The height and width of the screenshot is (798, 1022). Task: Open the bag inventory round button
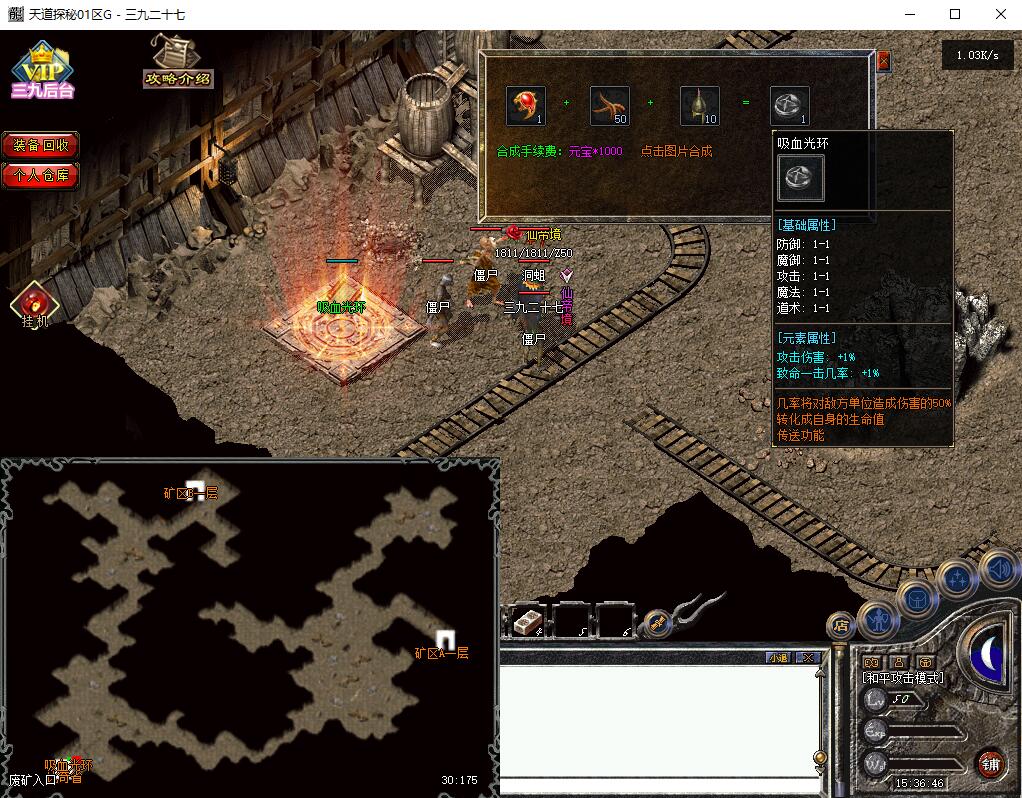coord(916,599)
